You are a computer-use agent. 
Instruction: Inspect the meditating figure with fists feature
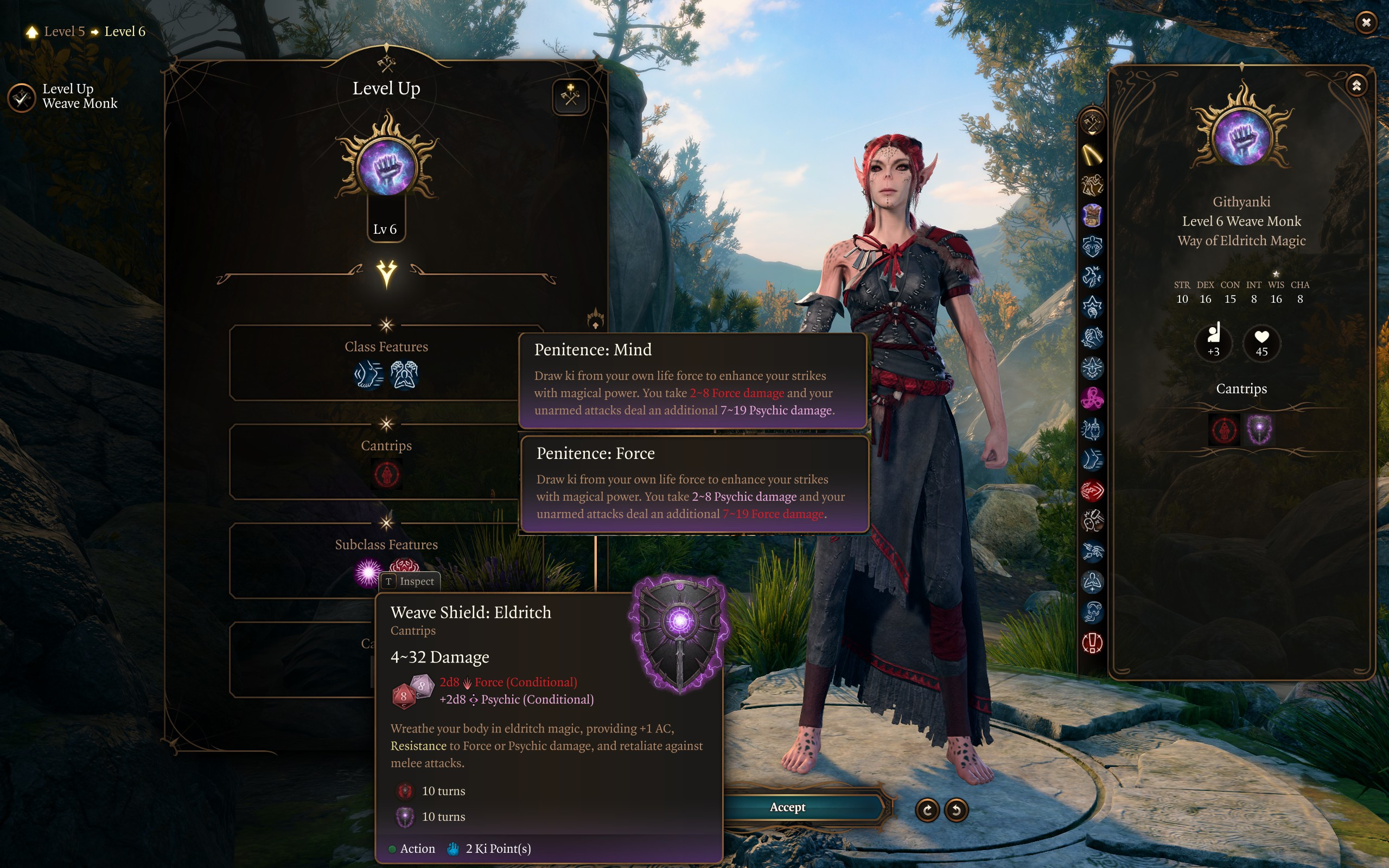point(404,375)
